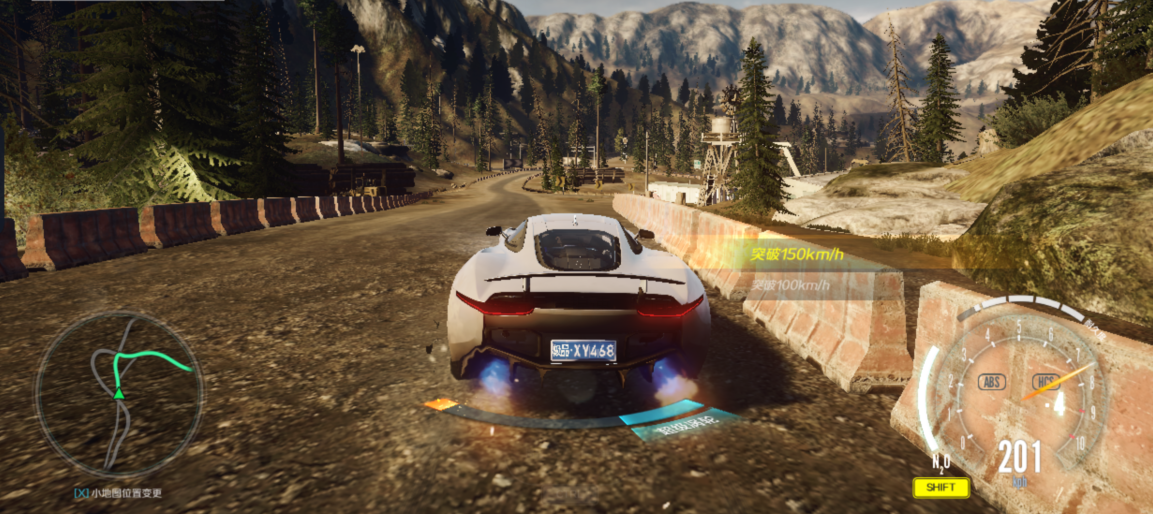The width and height of the screenshot is (1153, 514).
Task: Open the circular track minimap
Action: (x=119, y=394)
